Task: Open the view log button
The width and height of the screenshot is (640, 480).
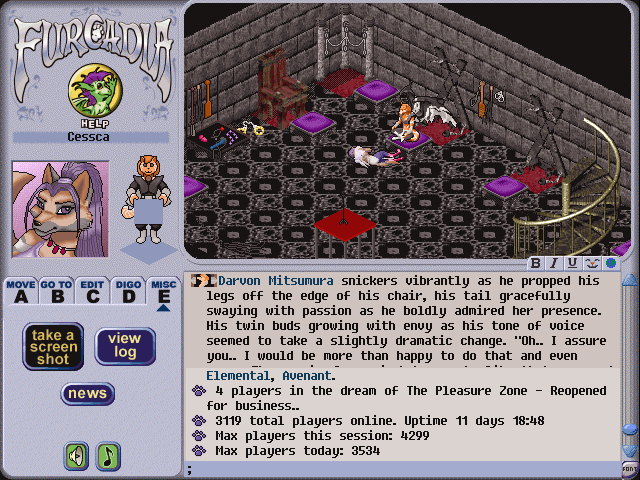Action: point(125,346)
